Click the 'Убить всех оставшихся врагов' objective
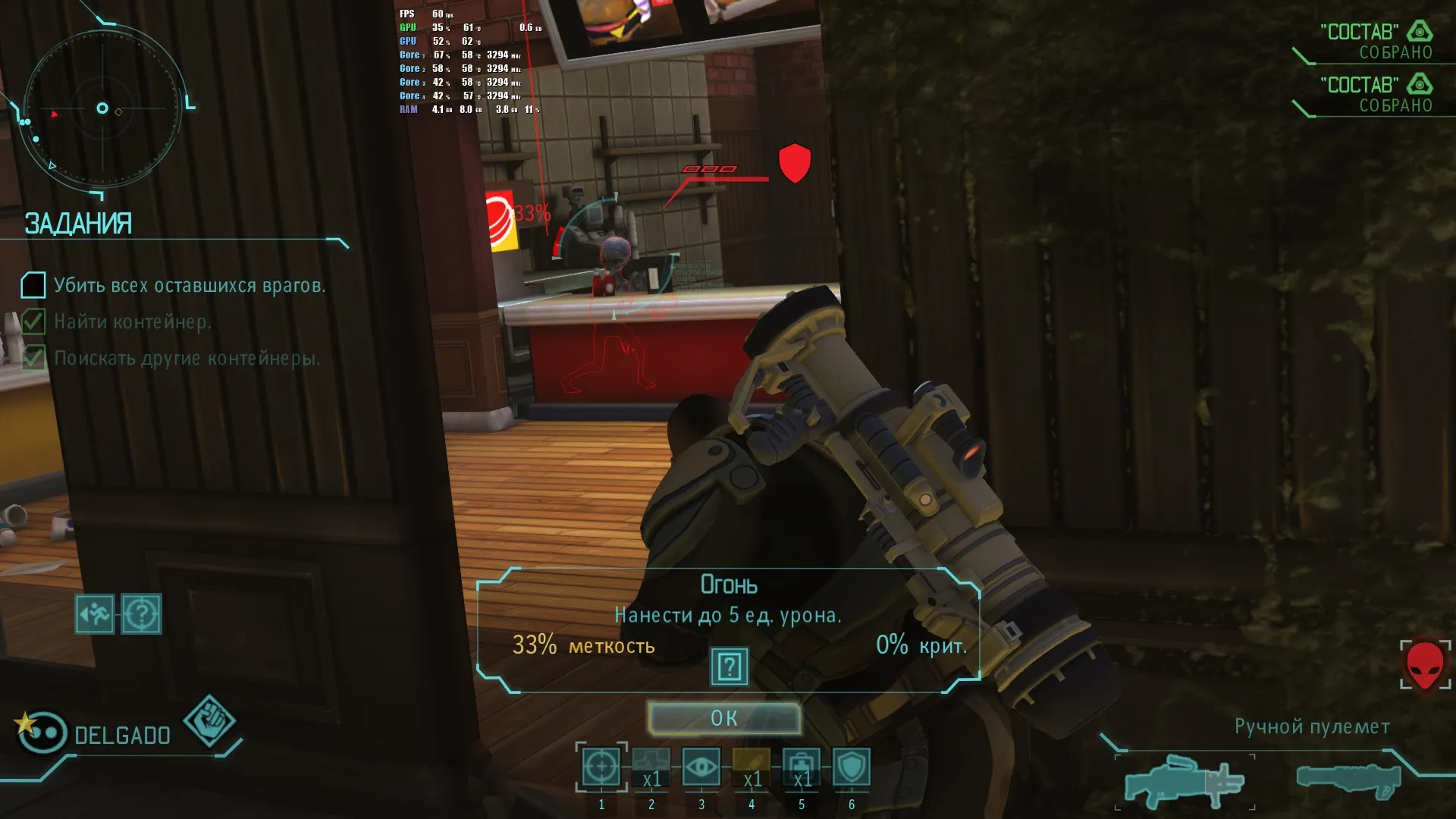The height and width of the screenshot is (819, 1456). pos(189,286)
